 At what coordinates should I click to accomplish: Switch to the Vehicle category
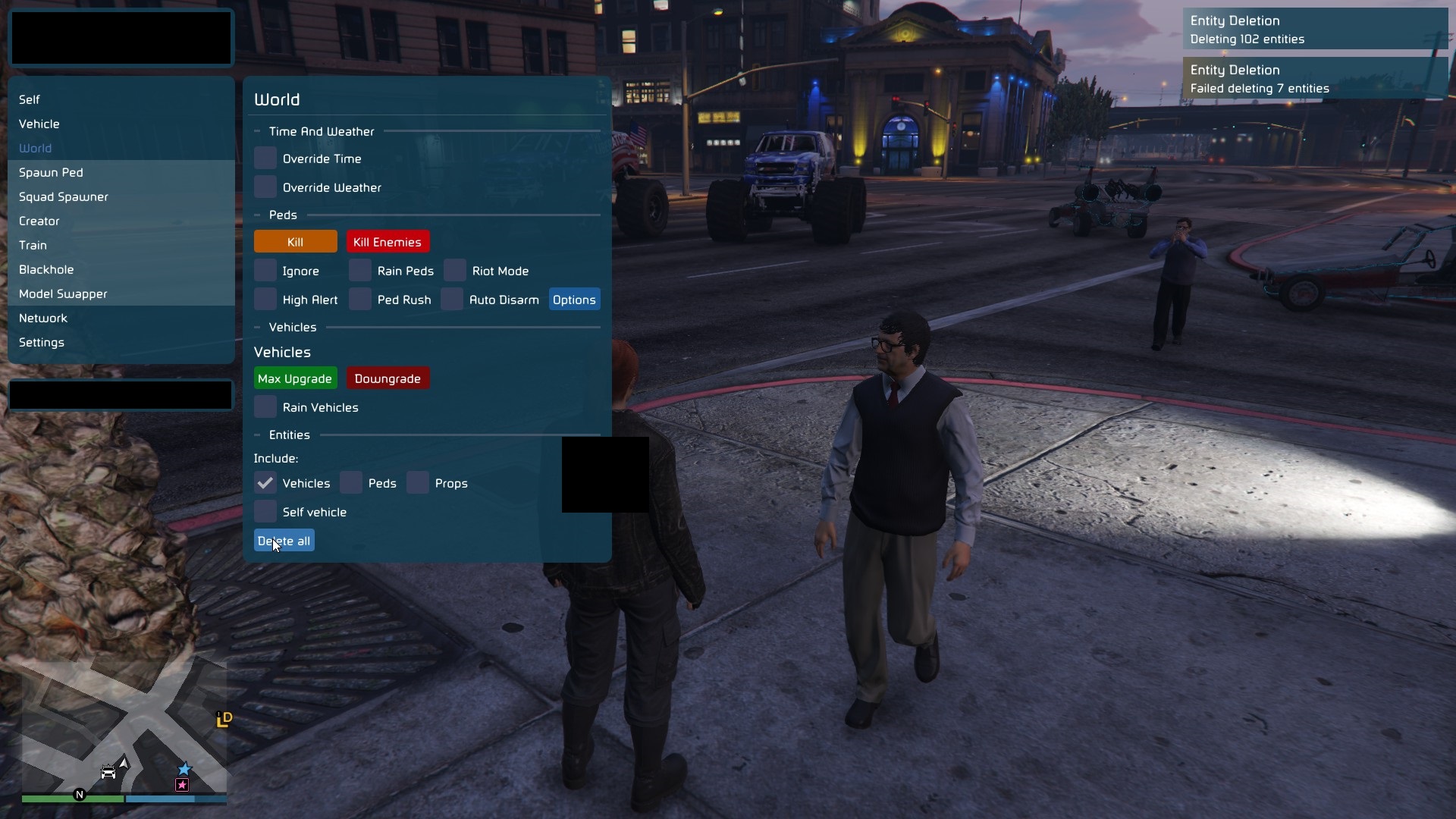(39, 124)
